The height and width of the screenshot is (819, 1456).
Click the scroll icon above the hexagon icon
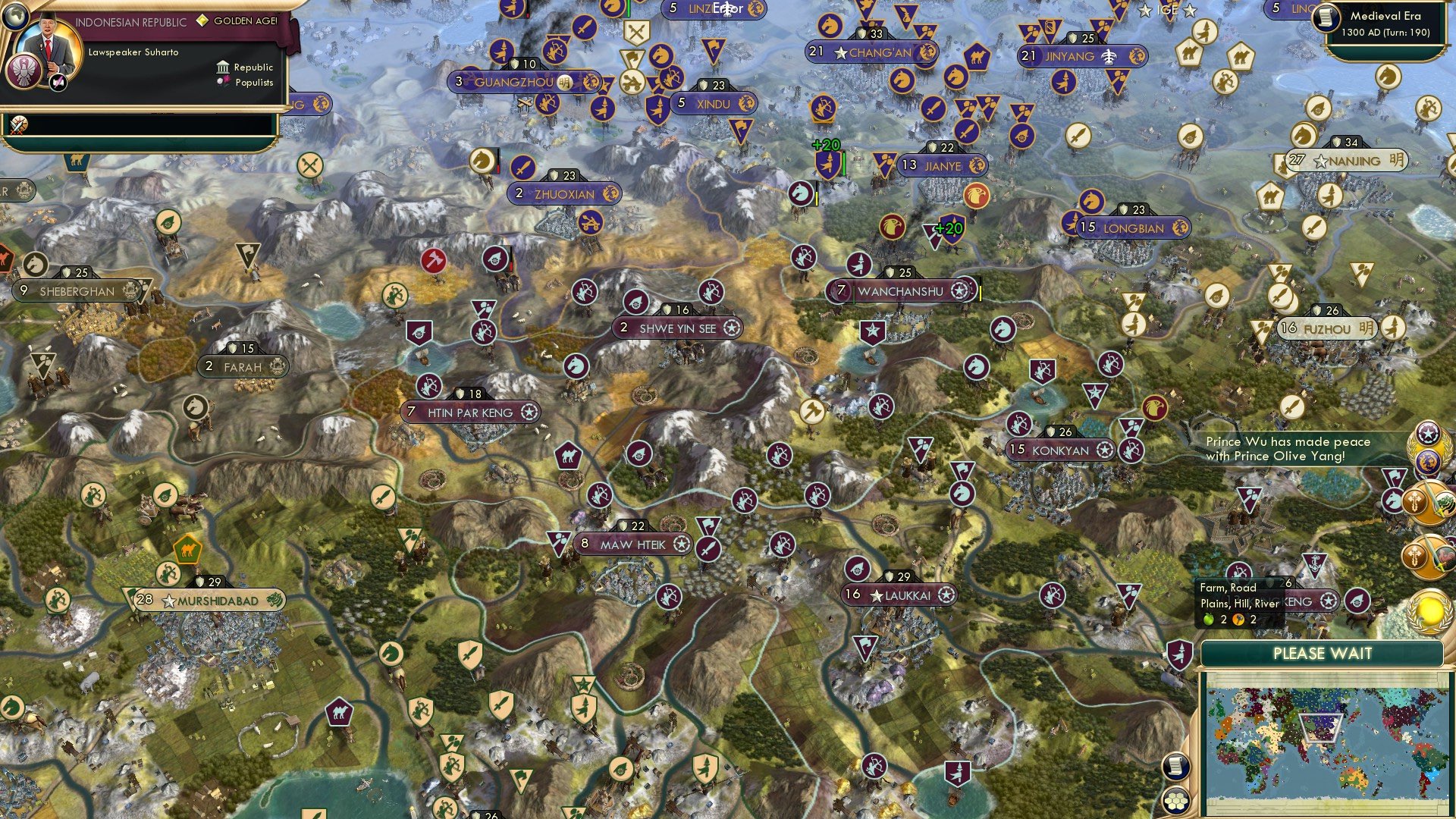tap(1175, 767)
